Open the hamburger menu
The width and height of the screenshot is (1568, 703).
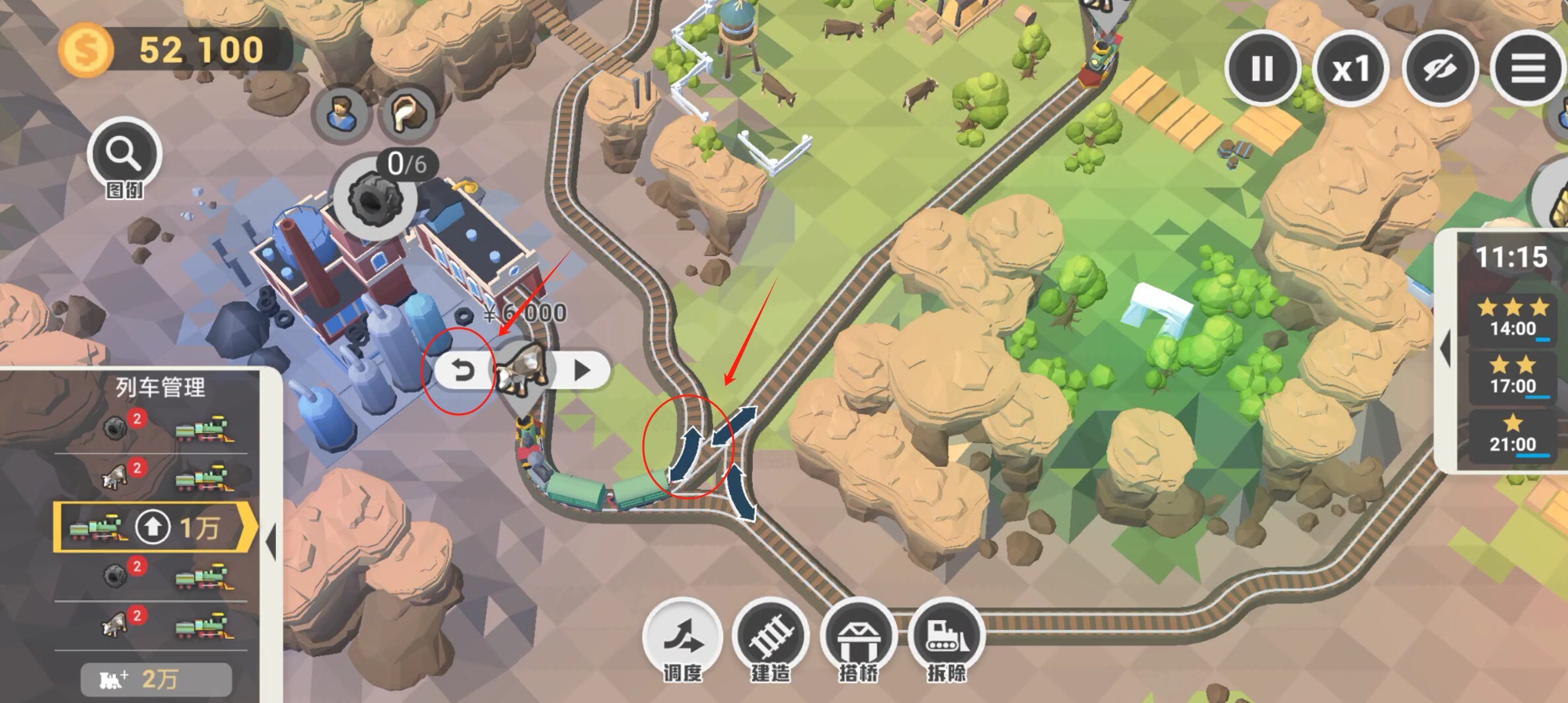coord(1528,69)
